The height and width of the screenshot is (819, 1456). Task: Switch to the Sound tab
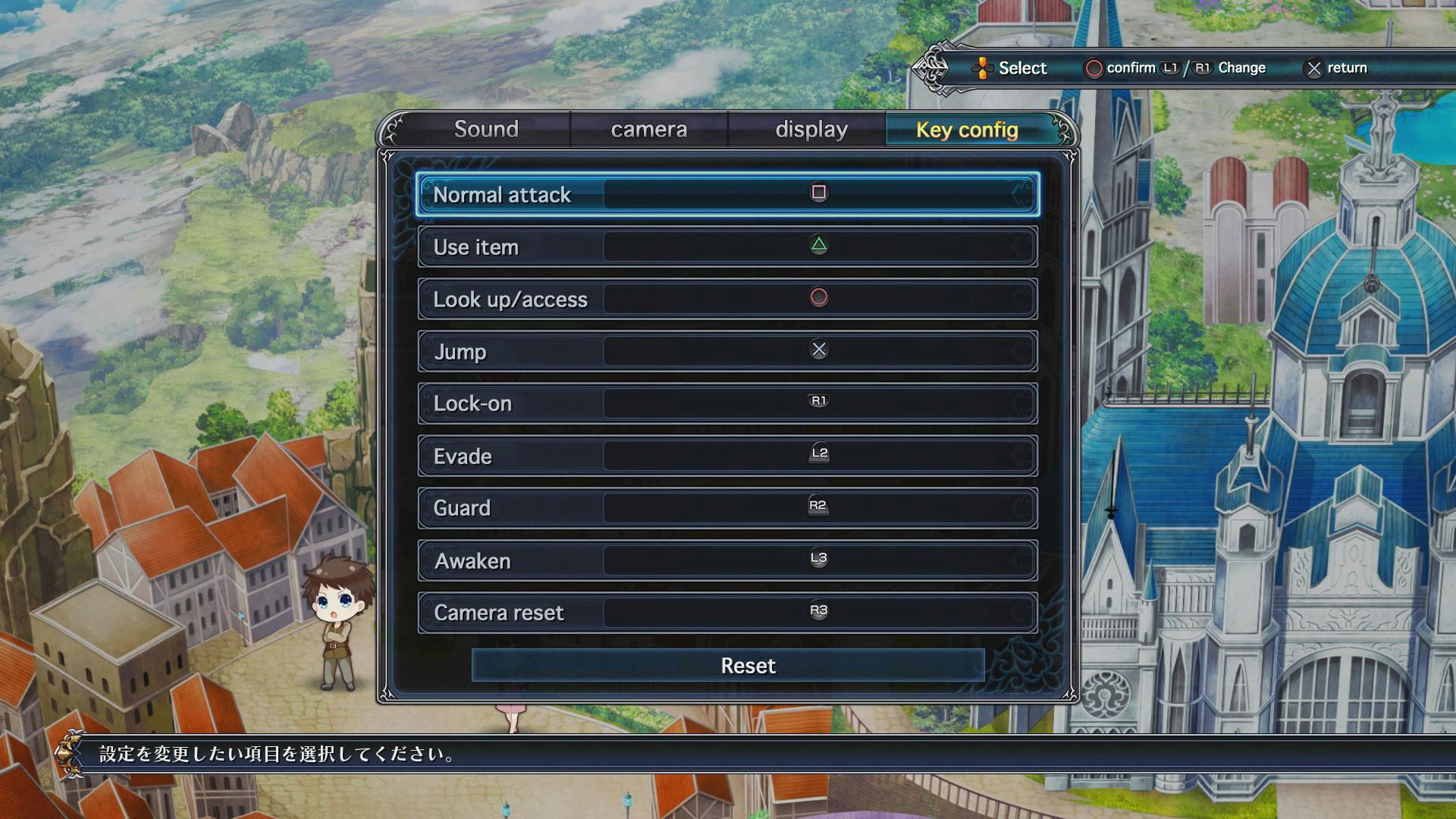(486, 130)
